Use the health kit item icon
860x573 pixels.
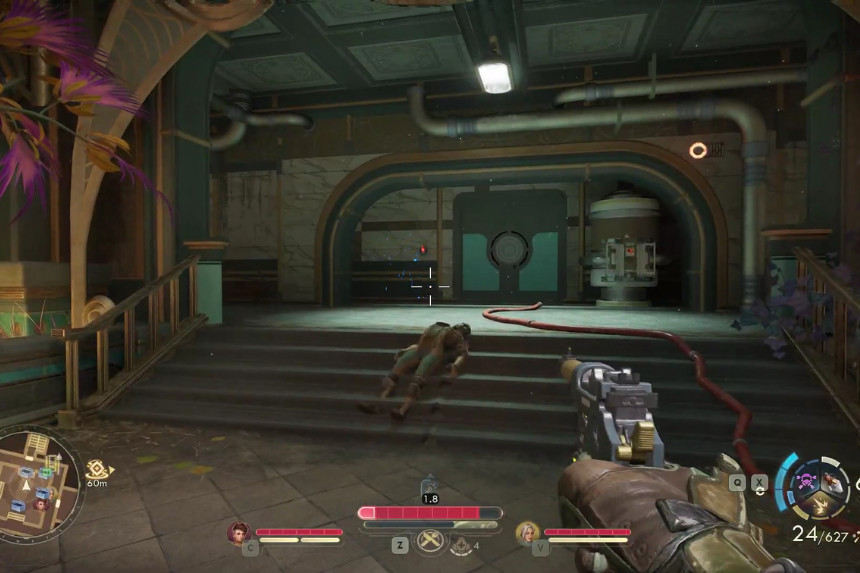(462, 544)
